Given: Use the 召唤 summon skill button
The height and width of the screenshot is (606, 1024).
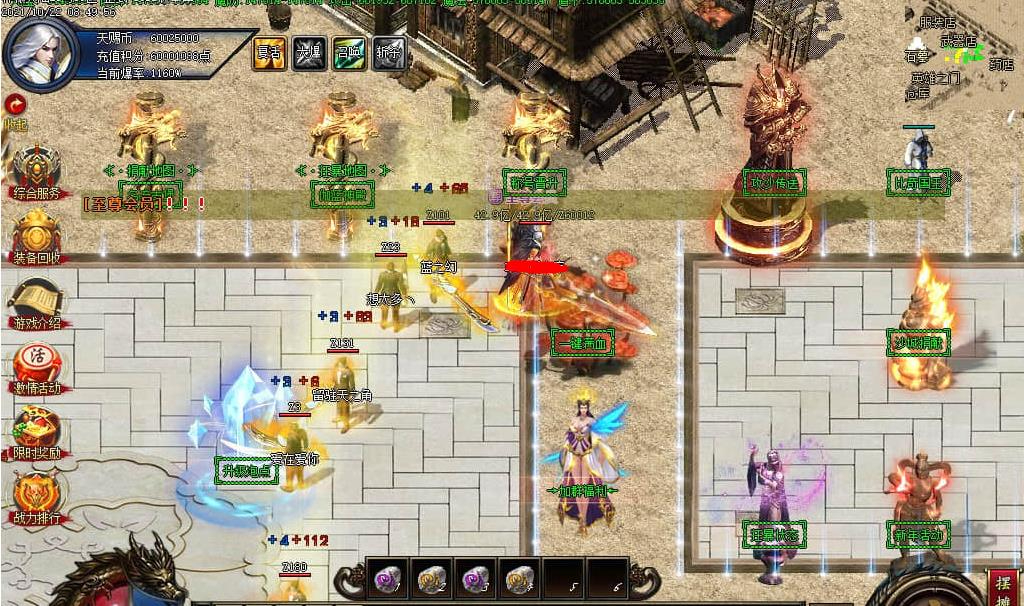Looking at the screenshot, I should coord(348,54).
